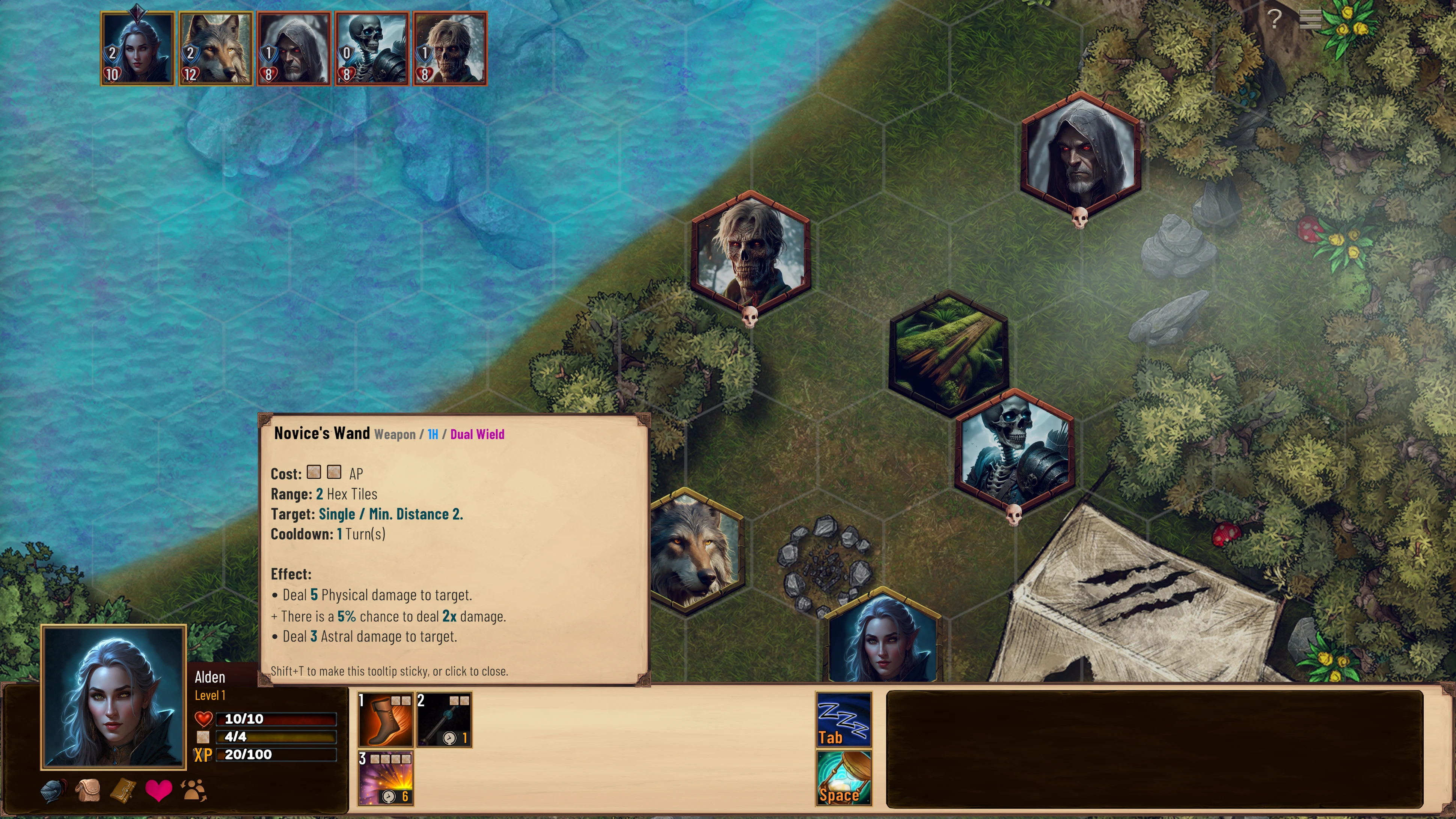
Task: Click the zombie portrait in the turn order
Action: point(450,48)
